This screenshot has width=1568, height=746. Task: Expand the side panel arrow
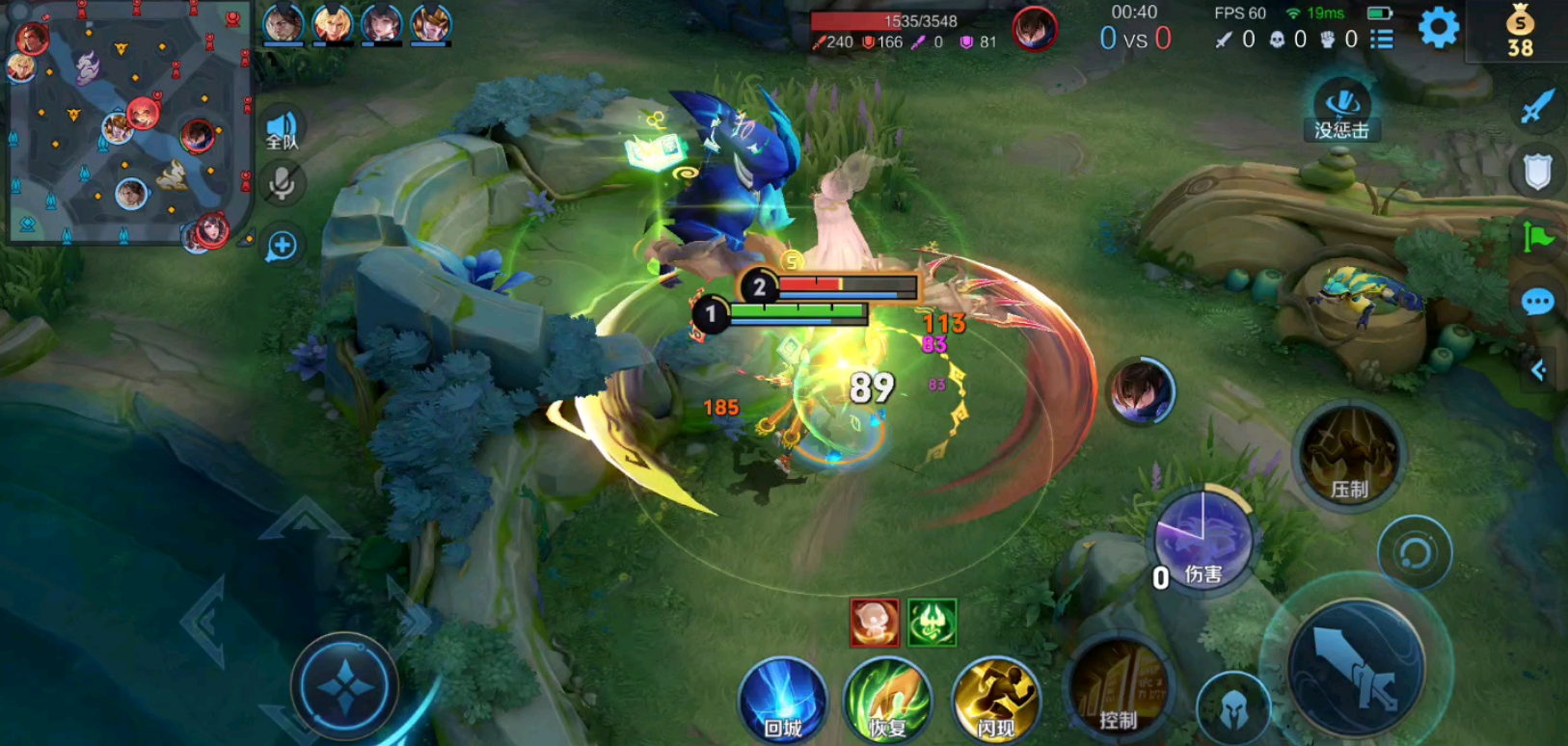point(1539,370)
